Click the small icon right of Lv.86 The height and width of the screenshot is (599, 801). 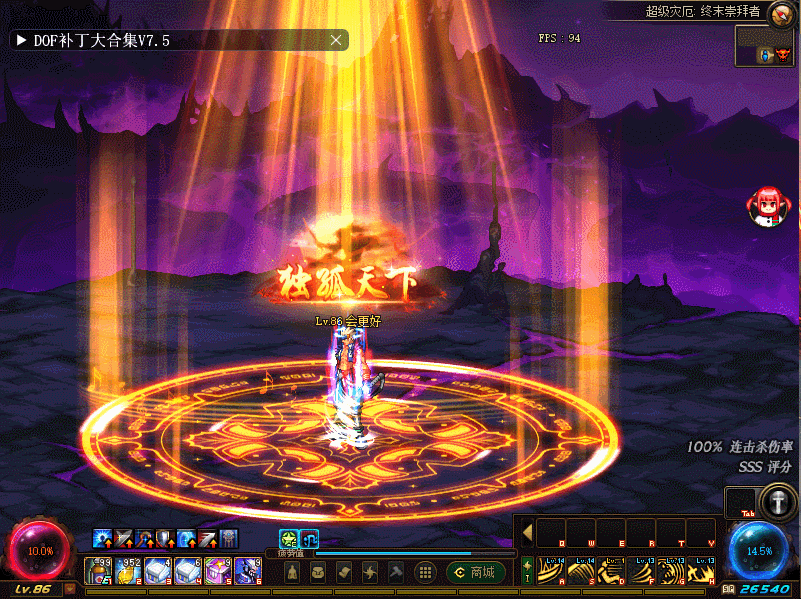coord(70,589)
